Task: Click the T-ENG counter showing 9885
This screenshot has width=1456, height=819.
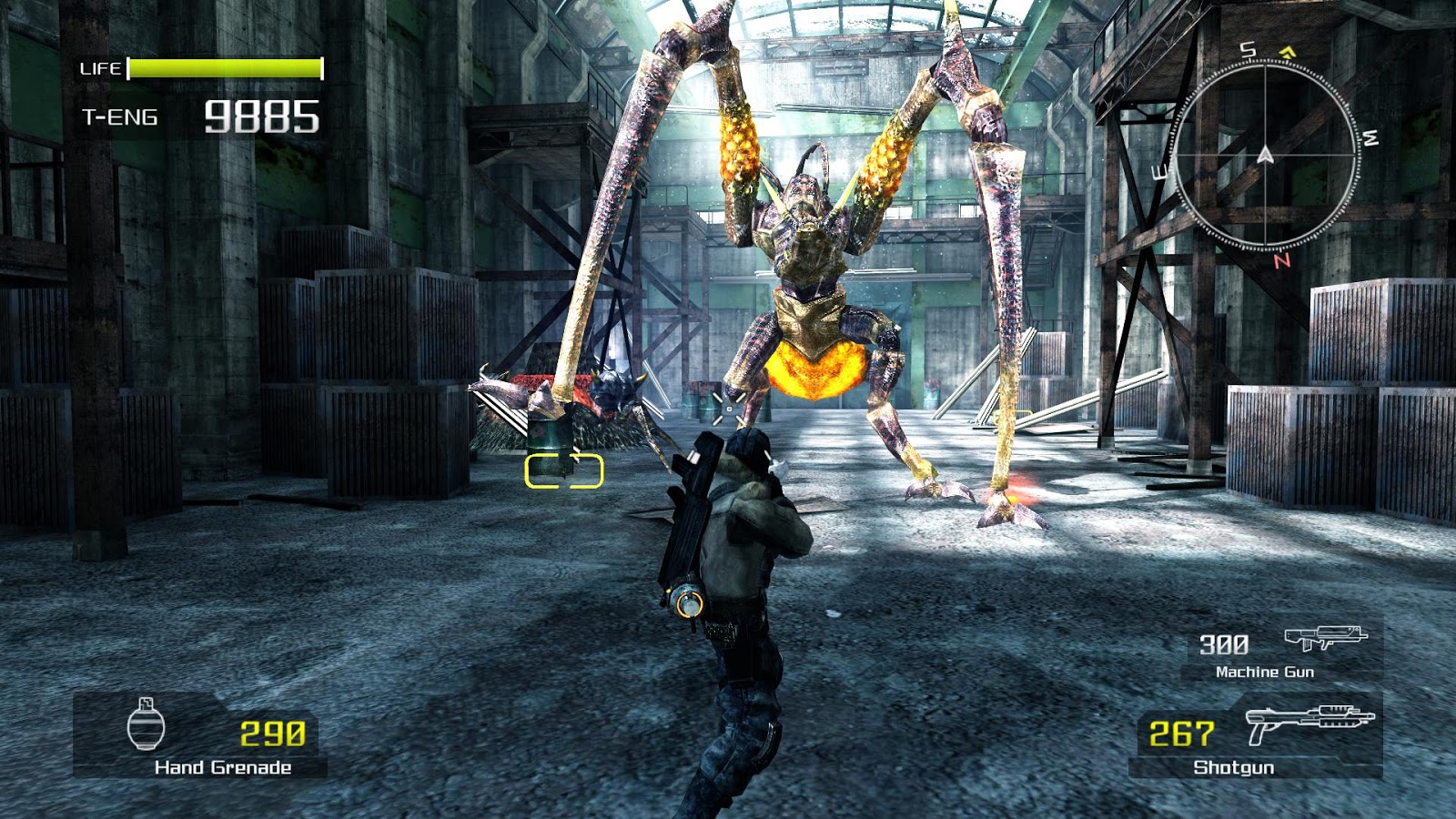Action: pyautogui.click(x=263, y=115)
